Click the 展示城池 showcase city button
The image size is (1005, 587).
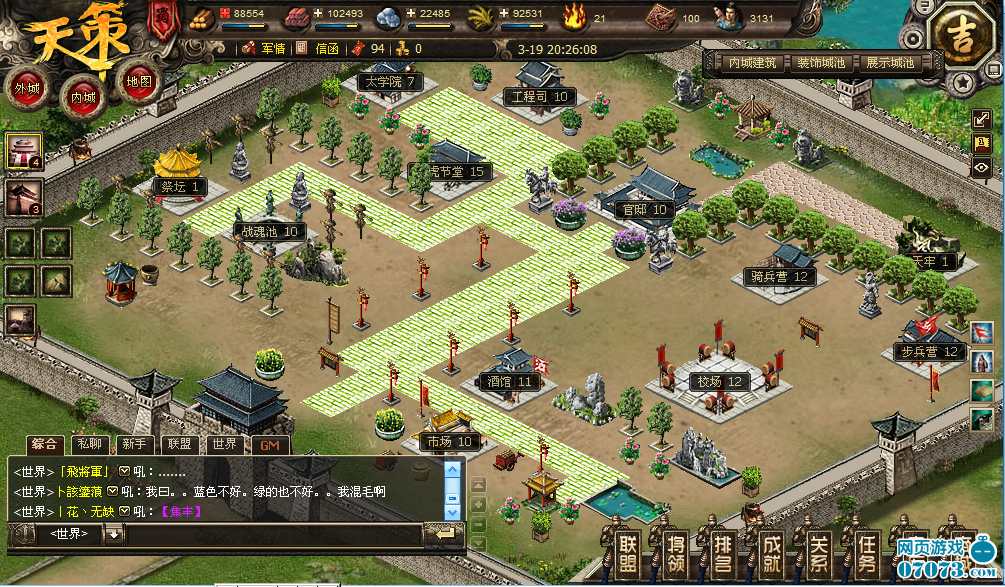[889, 62]
